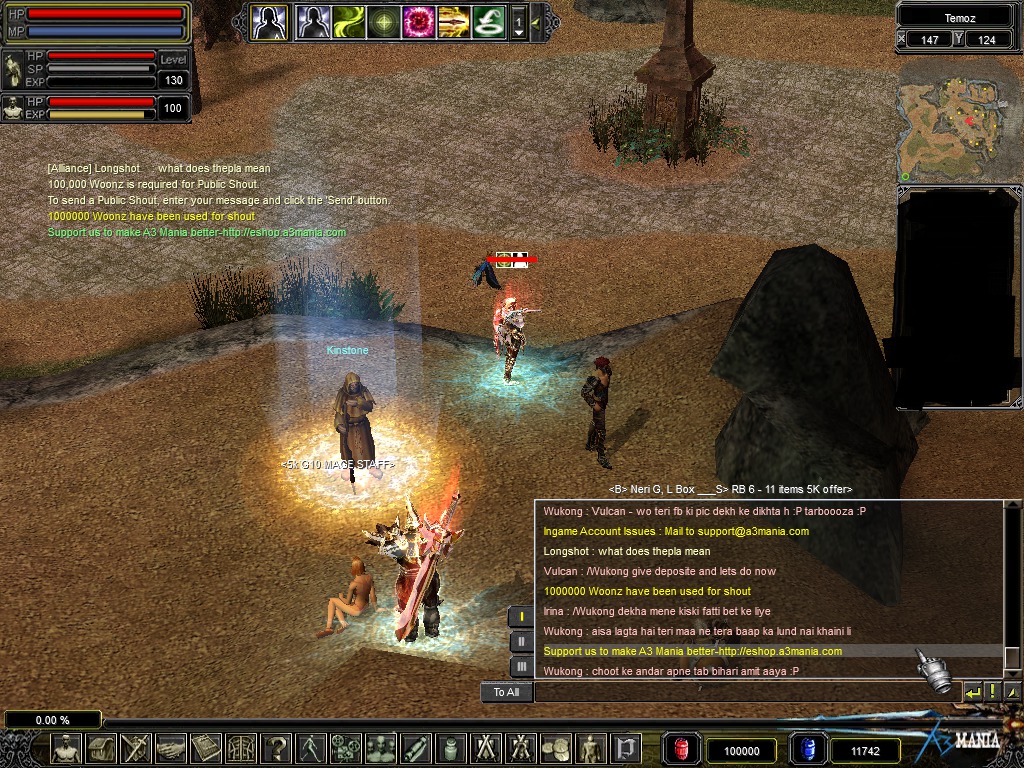This screenshot has width=1024, height=768.
Task: Send chat message with the enter arrow button
Action: [972, 692]
